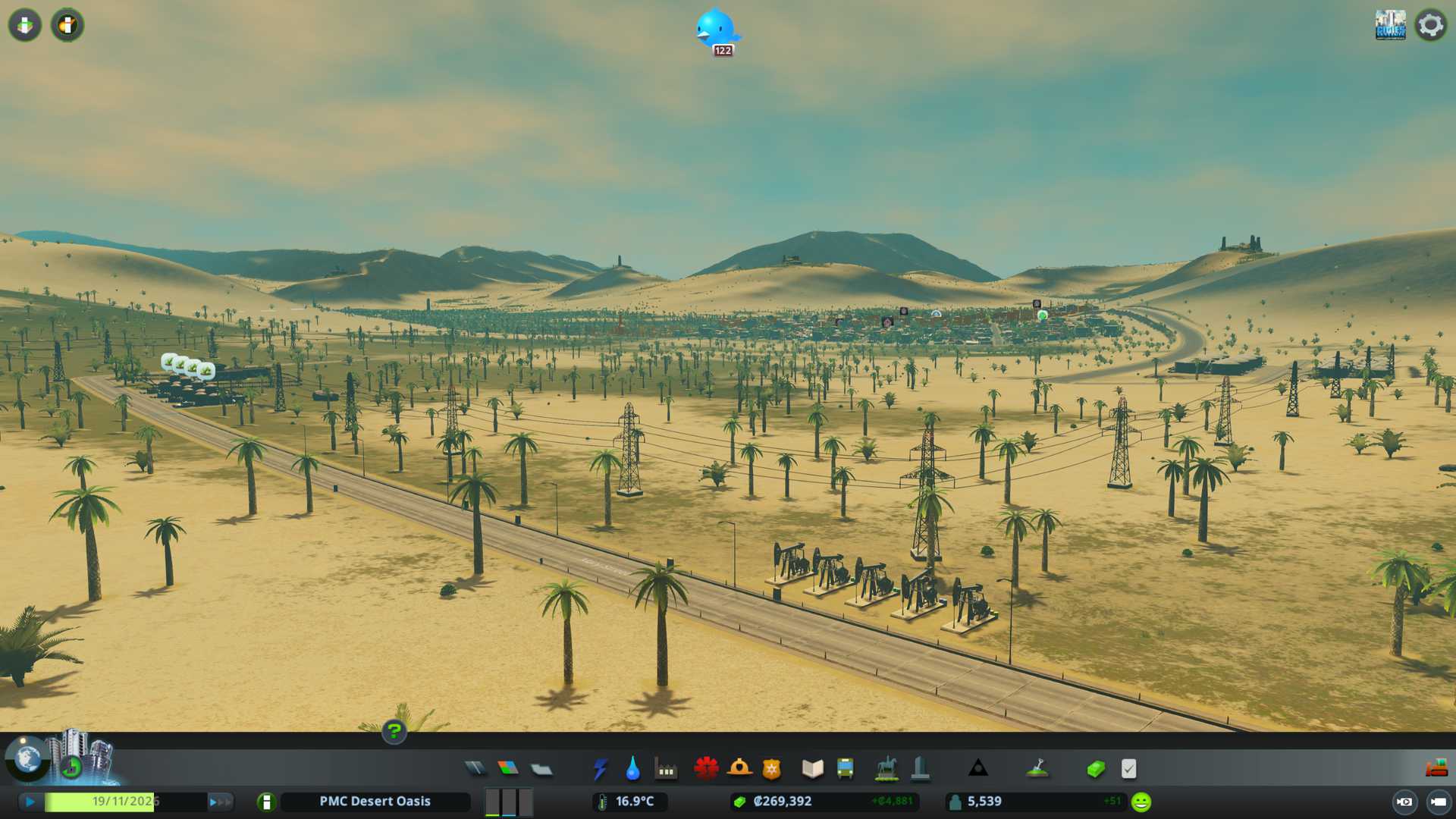Open the gear options menu
Screen dimensions: 1456x819
[x=1430, y=26]
